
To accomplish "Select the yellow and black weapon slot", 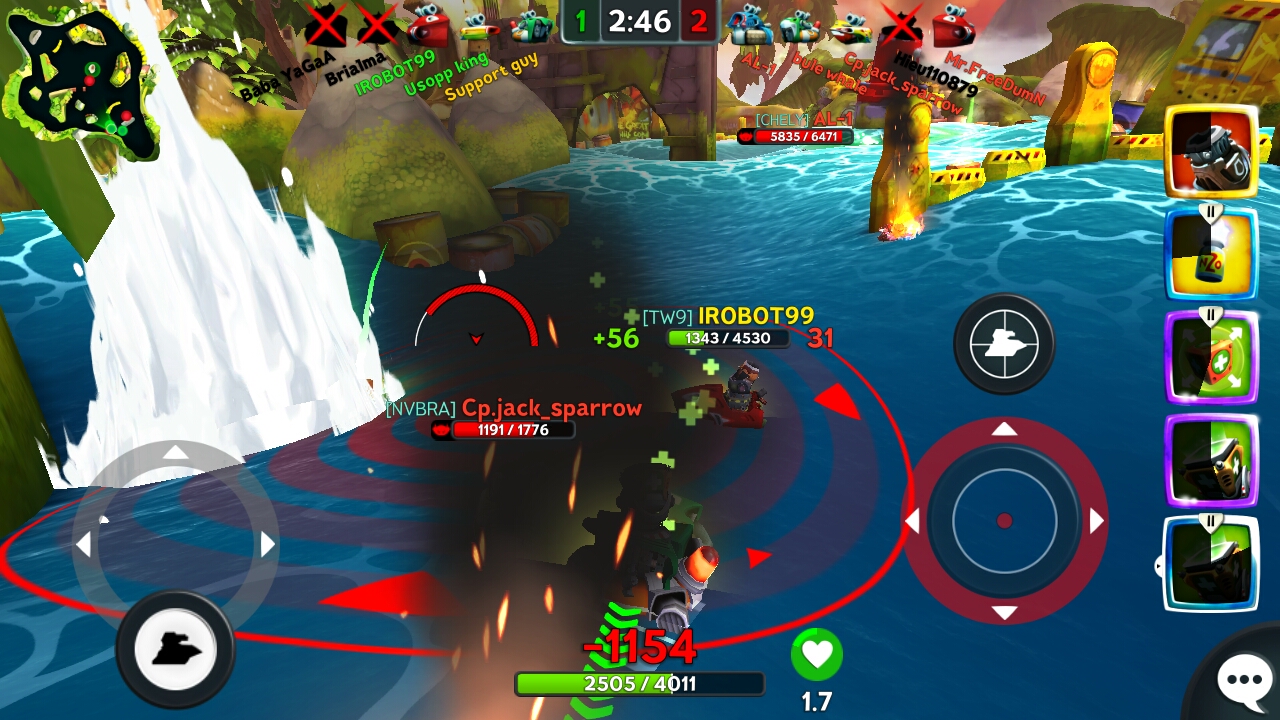I will [1211, 460].
